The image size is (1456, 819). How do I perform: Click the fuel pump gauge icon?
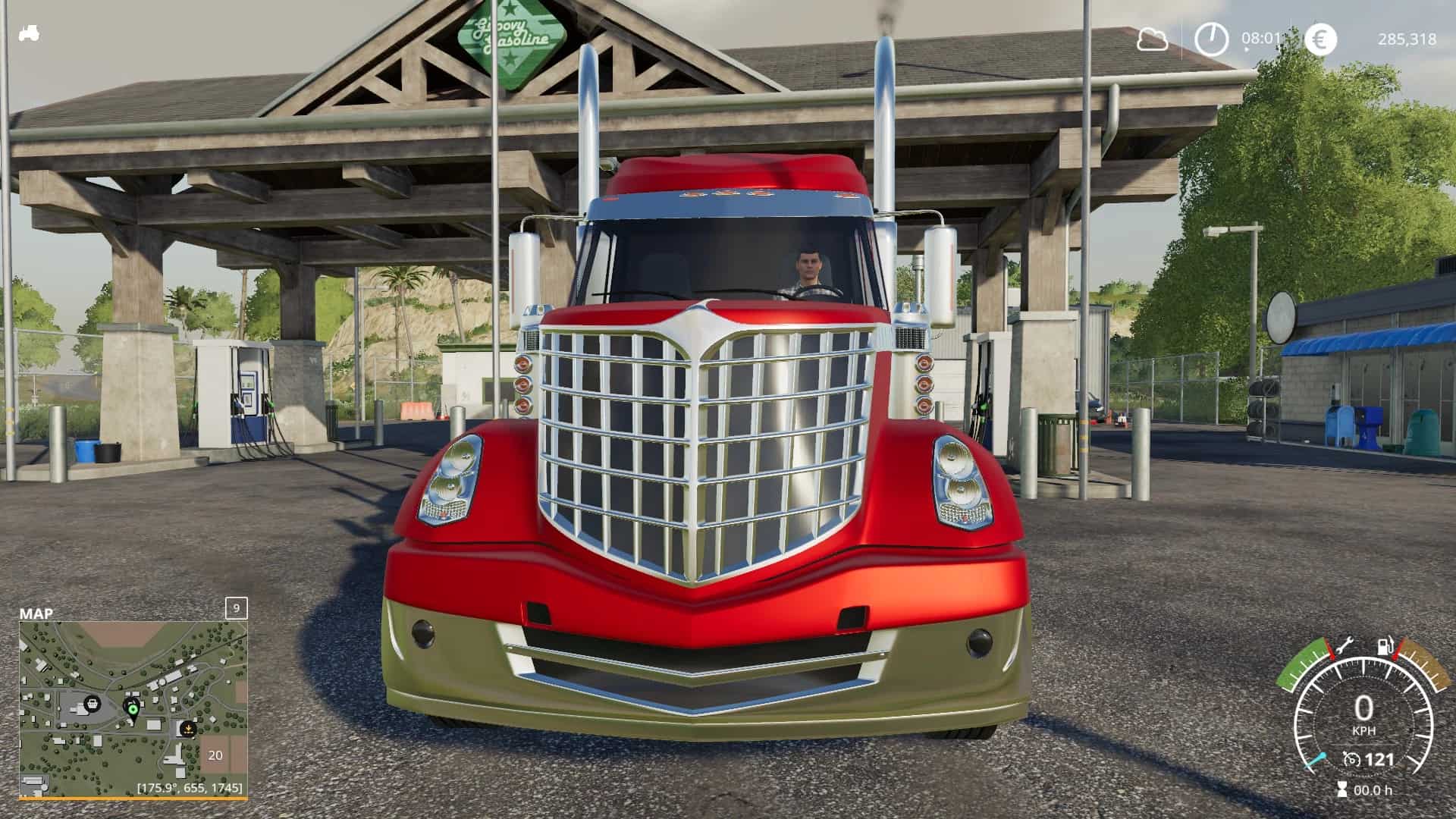tap(1385, 646)
